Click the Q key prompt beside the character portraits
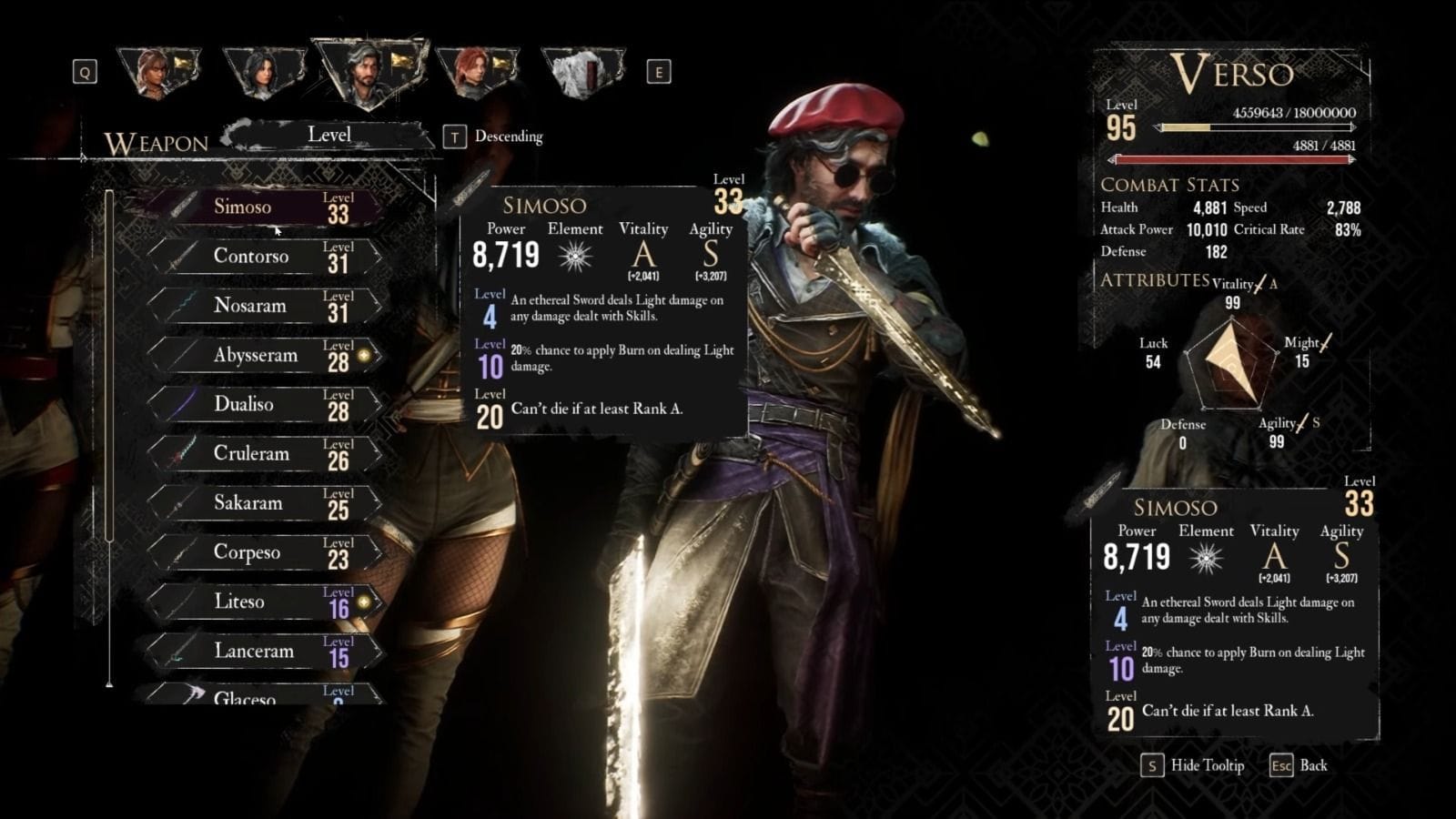Screen dimensions: 1456x819 (x=84, y=70)
